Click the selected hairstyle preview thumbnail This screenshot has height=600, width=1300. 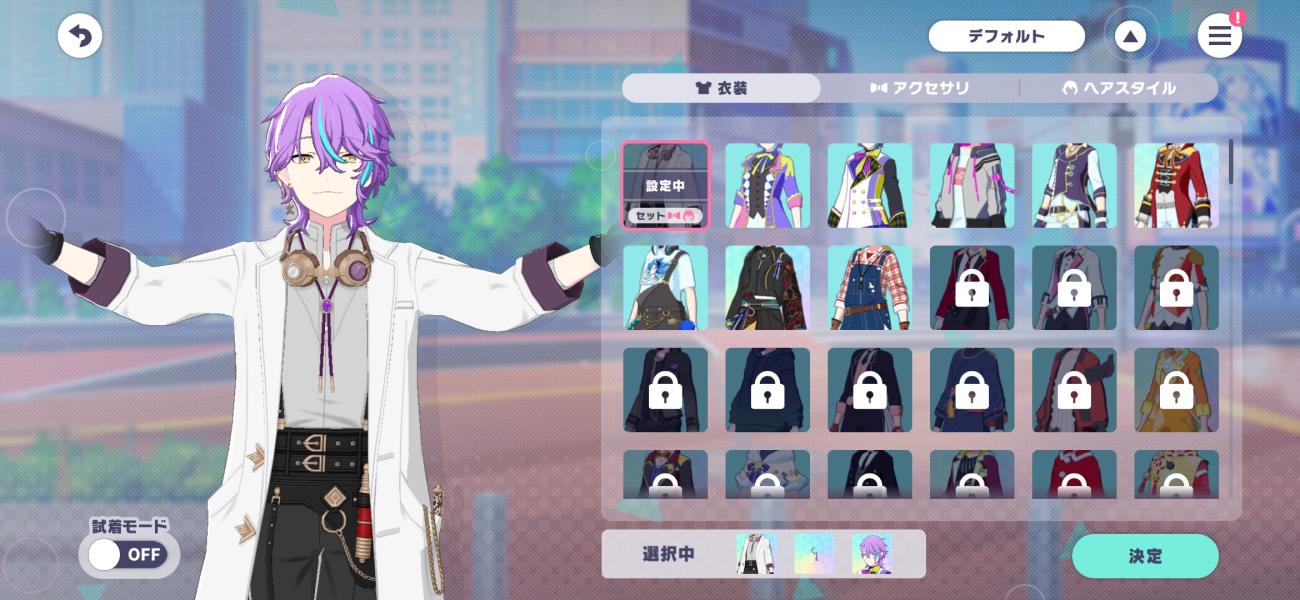(x=871, y=554)
